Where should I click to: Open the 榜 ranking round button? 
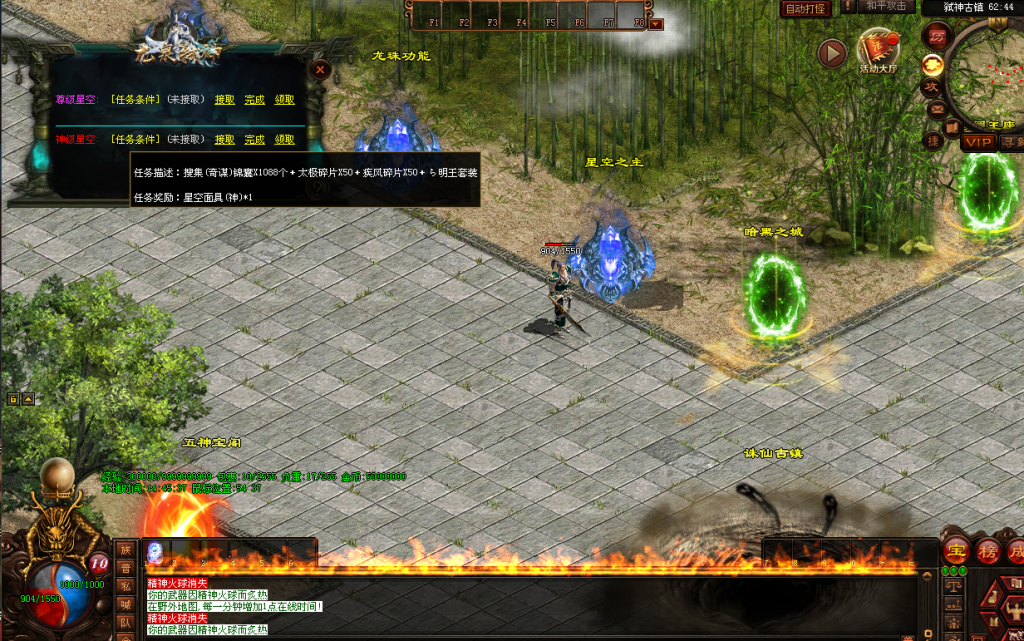[x=988, y=551]
